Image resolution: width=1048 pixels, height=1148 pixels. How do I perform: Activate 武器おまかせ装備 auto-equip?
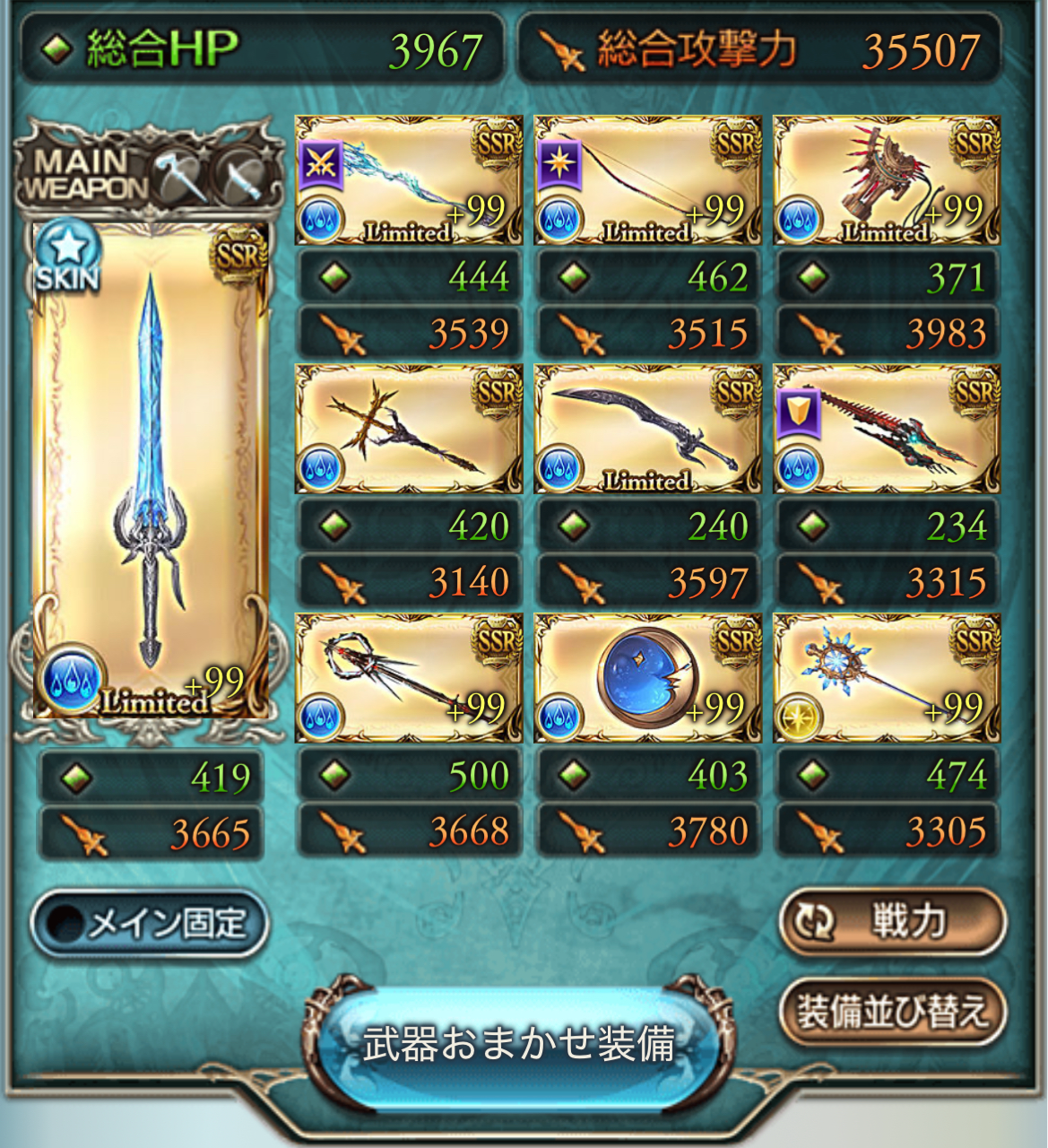point(518,1044)
